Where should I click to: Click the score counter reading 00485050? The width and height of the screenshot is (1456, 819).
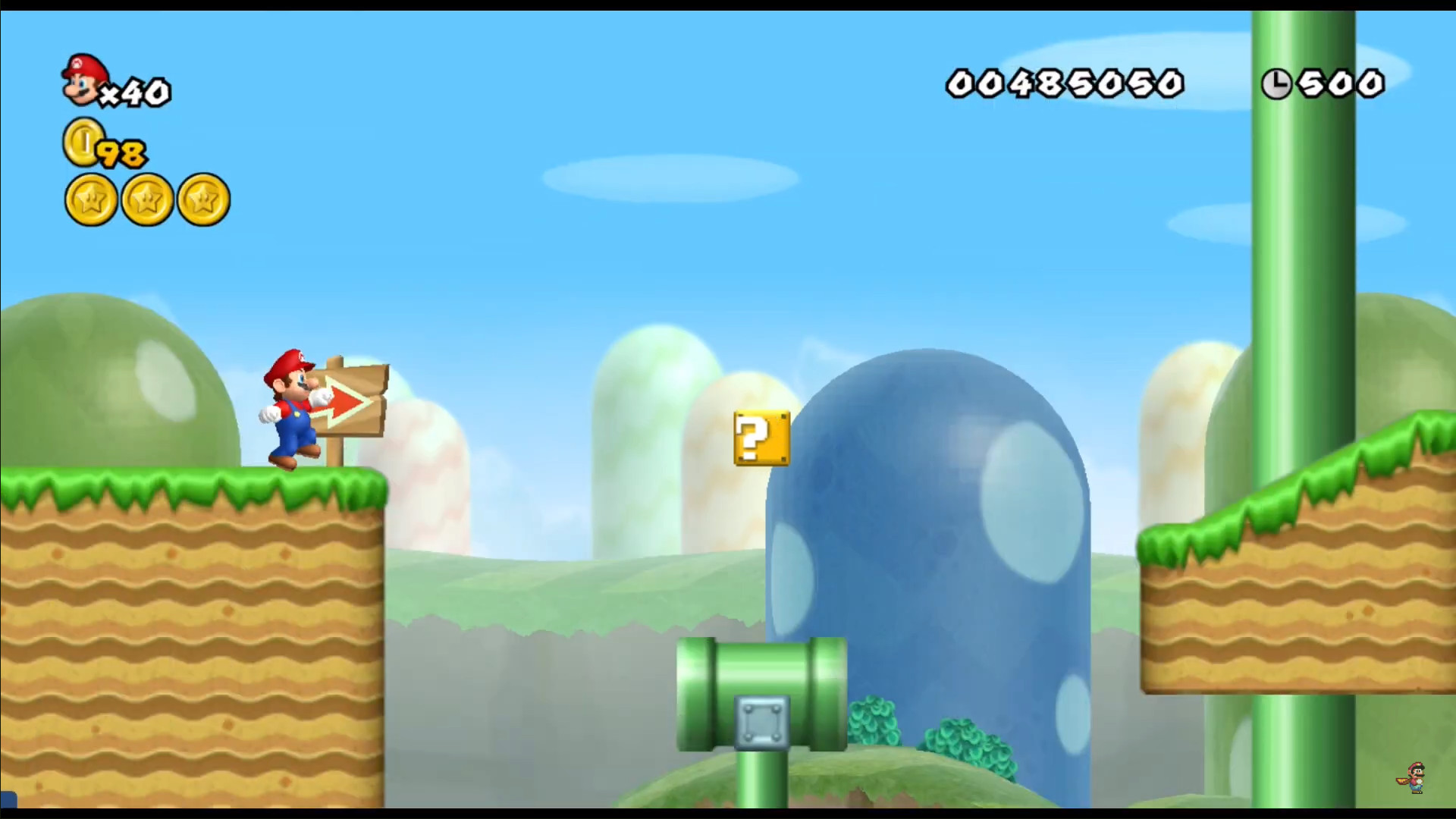[1065, 83]
